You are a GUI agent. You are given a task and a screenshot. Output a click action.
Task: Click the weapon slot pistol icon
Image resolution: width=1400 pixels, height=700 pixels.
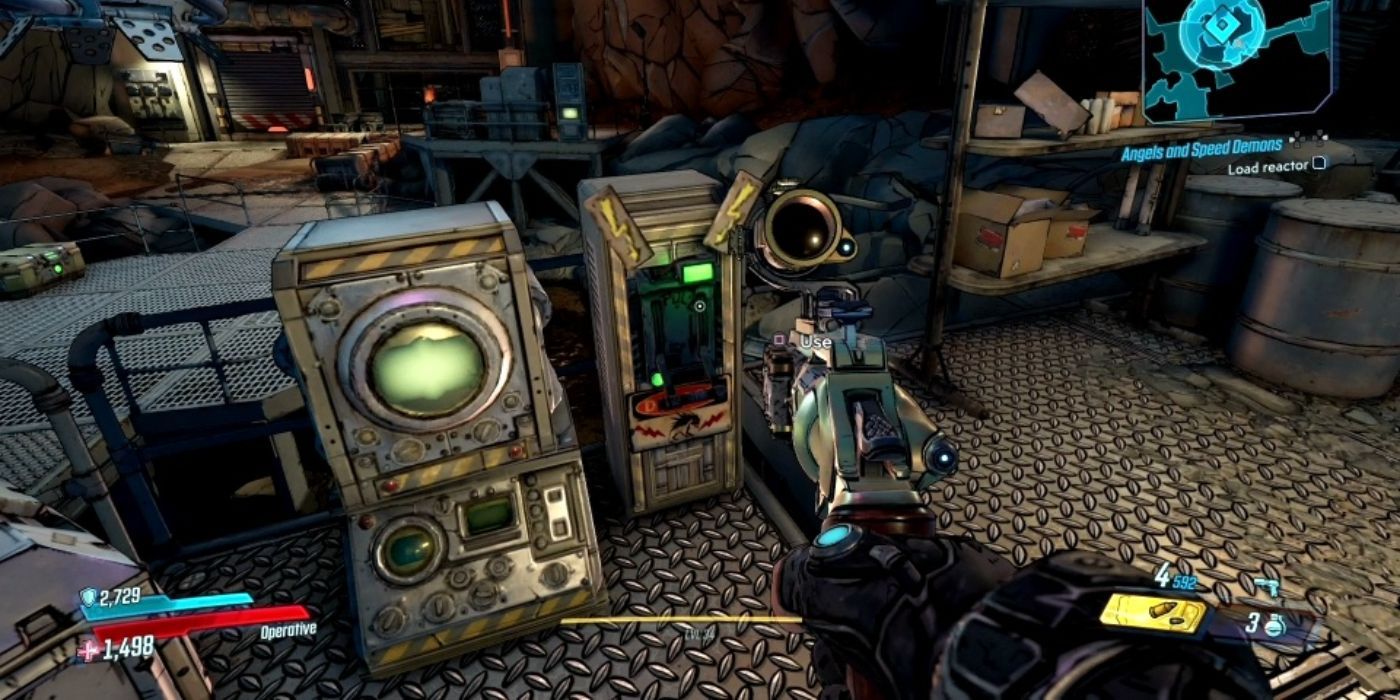(1266, 588)
